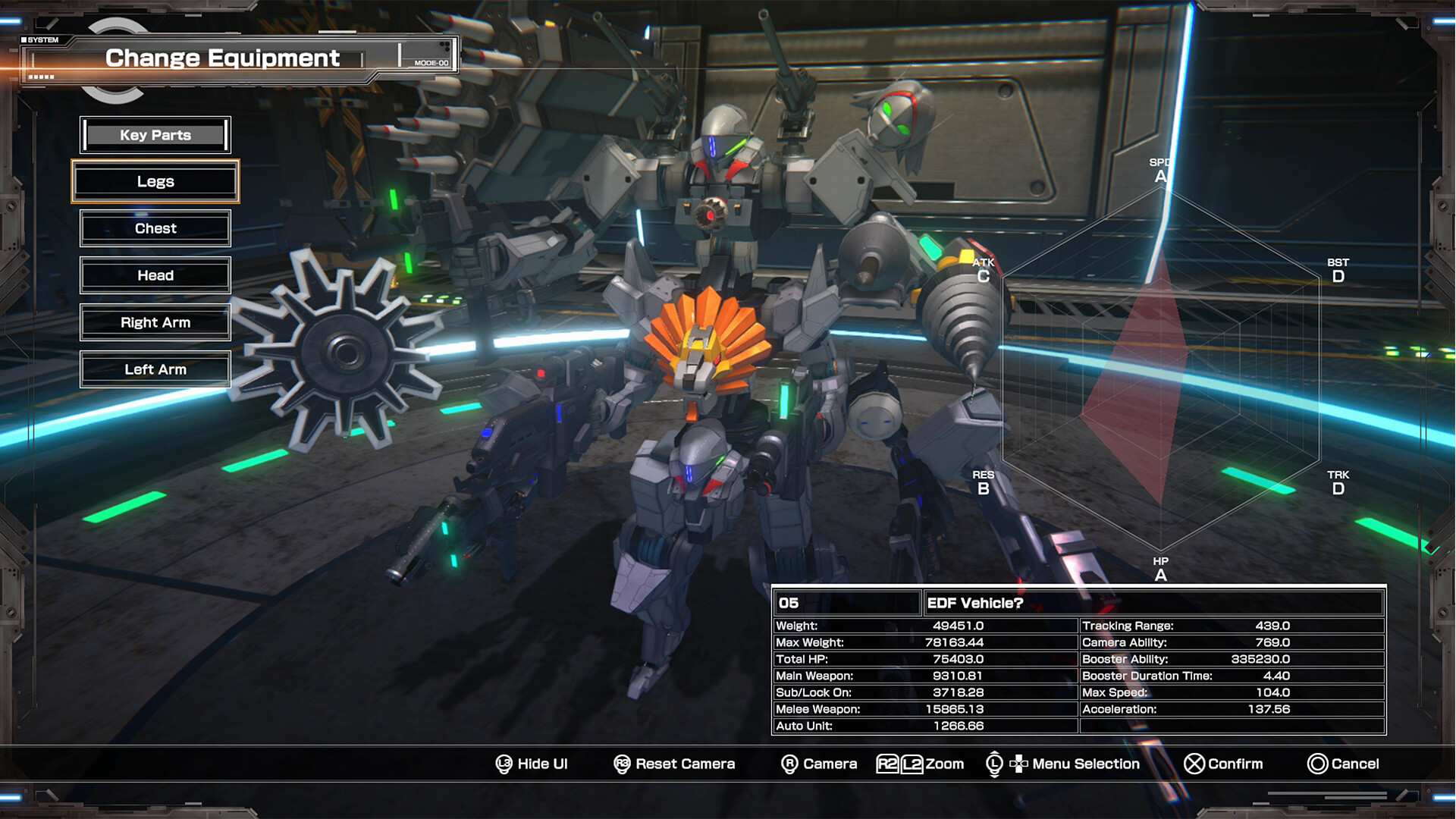1456x819 pixels.
Task: Open the Left Arm equipment list
Action: click(x=155, y=369)
